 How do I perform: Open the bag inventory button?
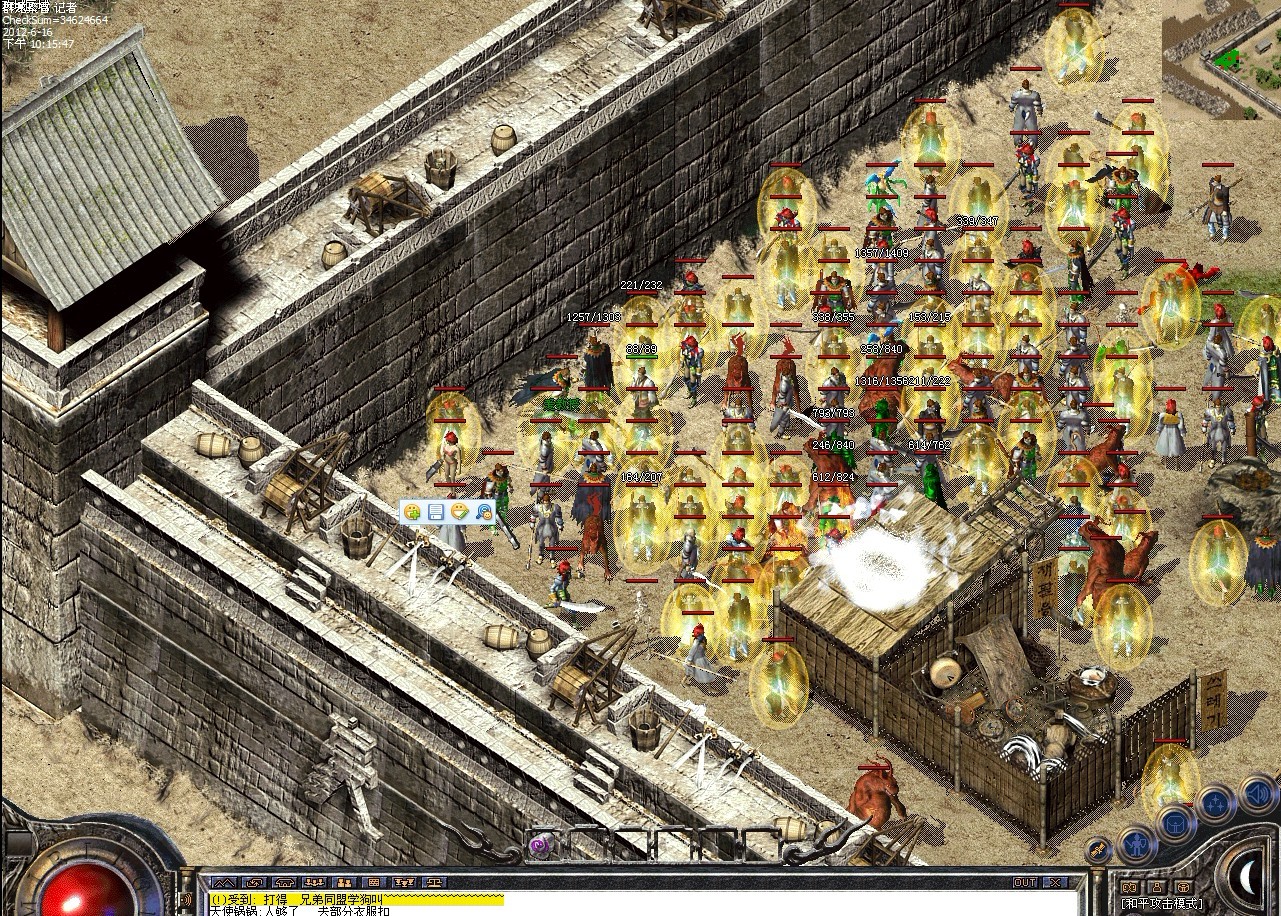[x=1176, y=824]
